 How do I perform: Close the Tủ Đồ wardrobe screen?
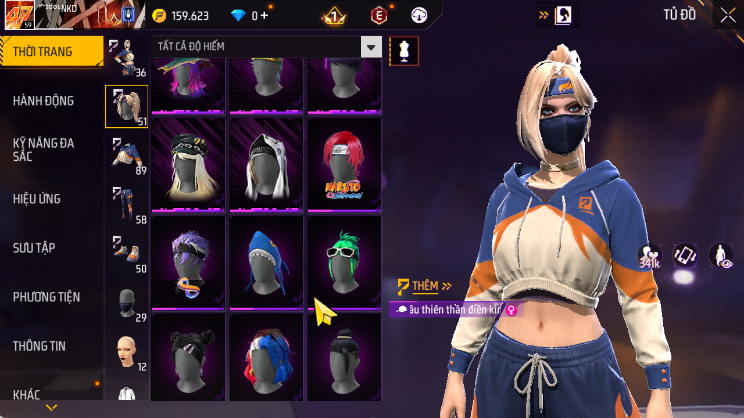(726, 15)
